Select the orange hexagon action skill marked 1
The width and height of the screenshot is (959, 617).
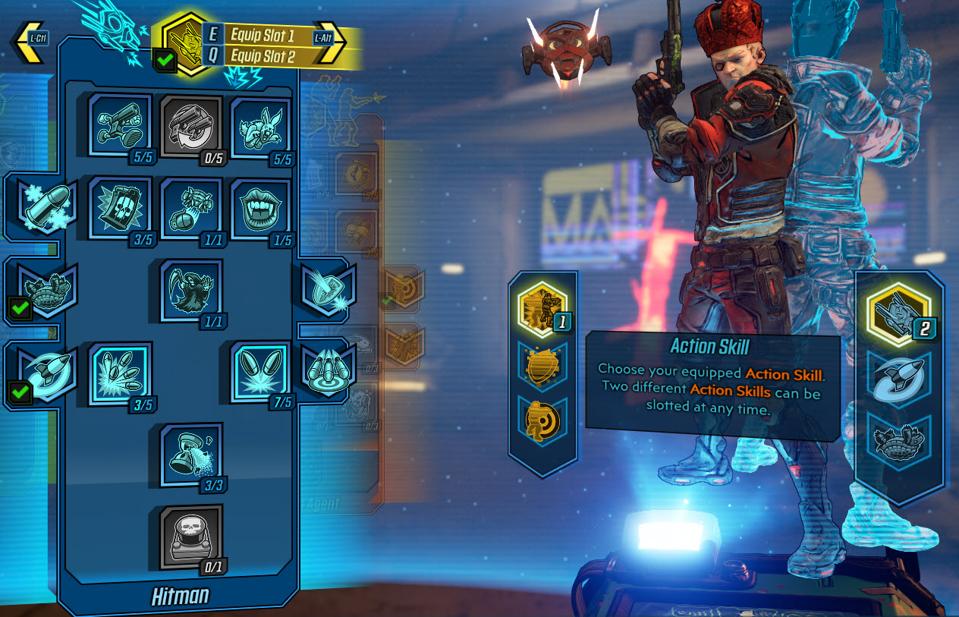(x=543, y=308)
